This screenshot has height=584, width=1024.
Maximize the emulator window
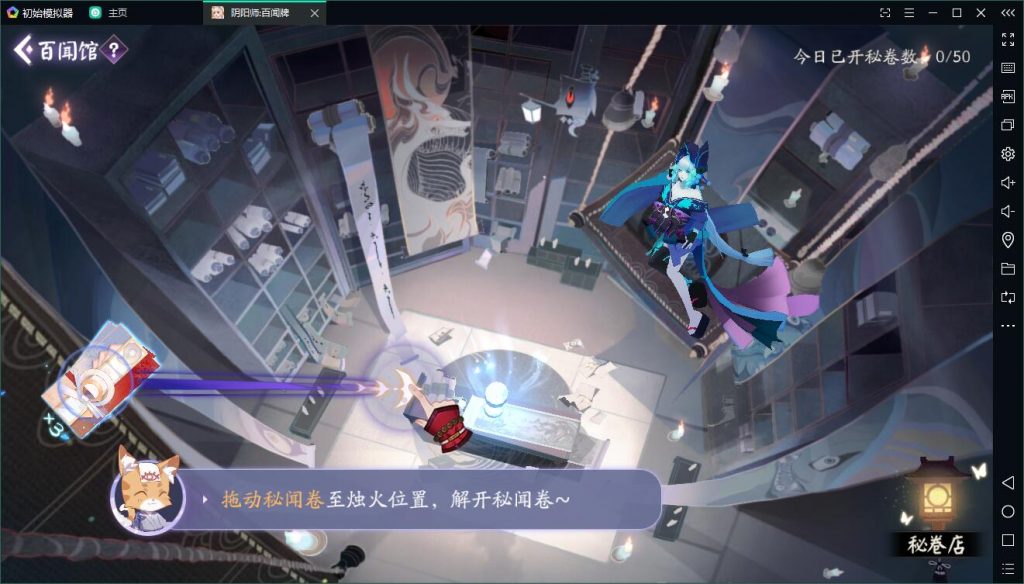(x=956, y=13)
